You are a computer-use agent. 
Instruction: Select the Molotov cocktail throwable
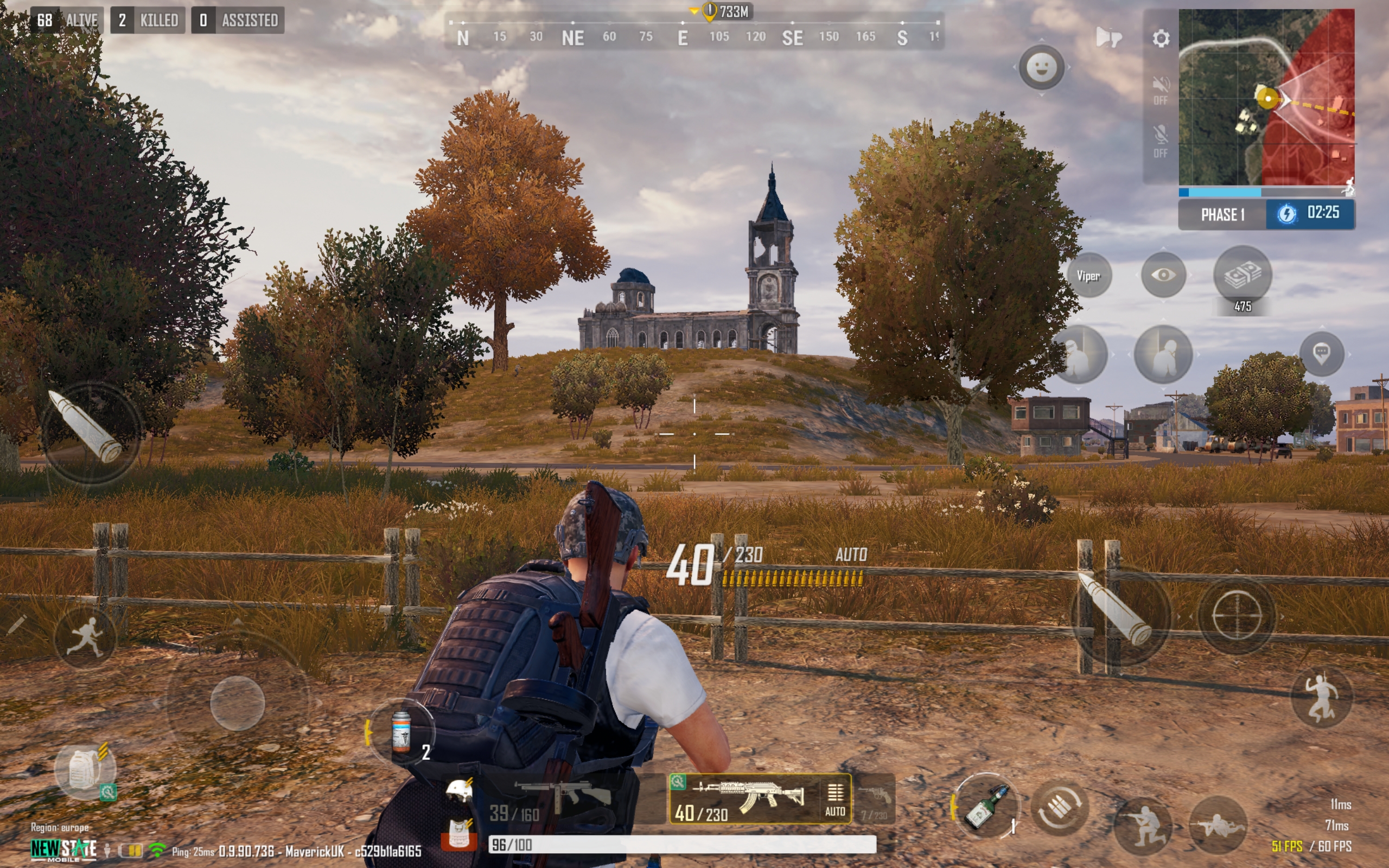985,807
